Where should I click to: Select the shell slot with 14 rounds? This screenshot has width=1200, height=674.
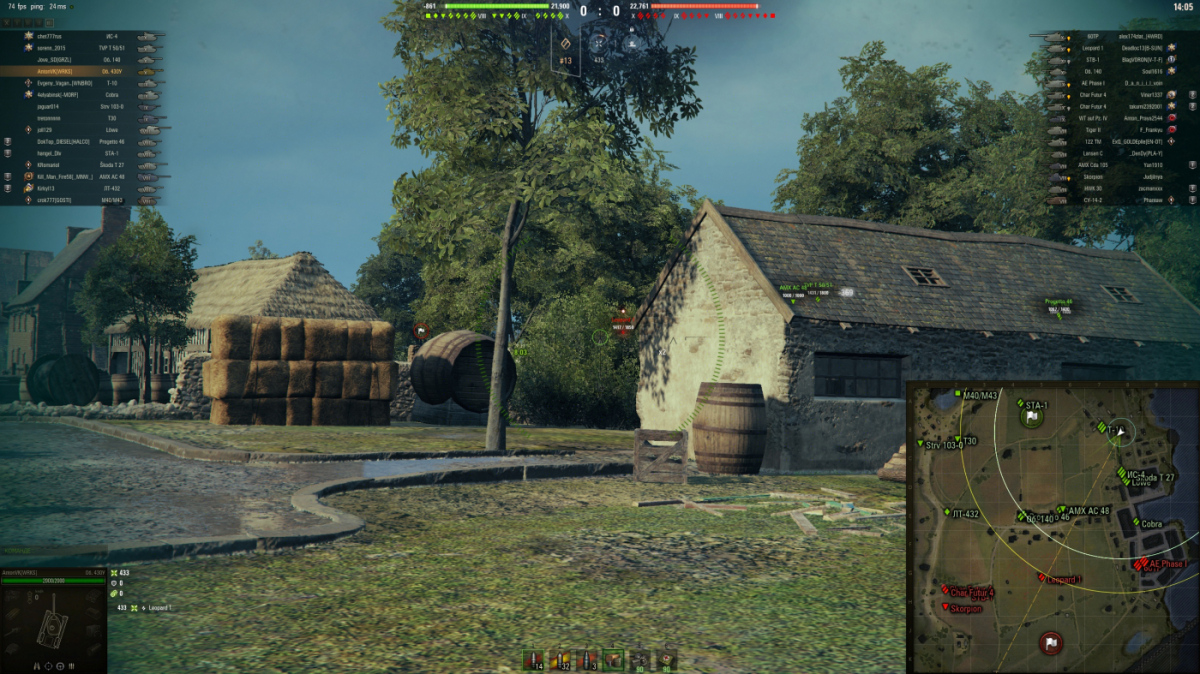pos(534,660)
